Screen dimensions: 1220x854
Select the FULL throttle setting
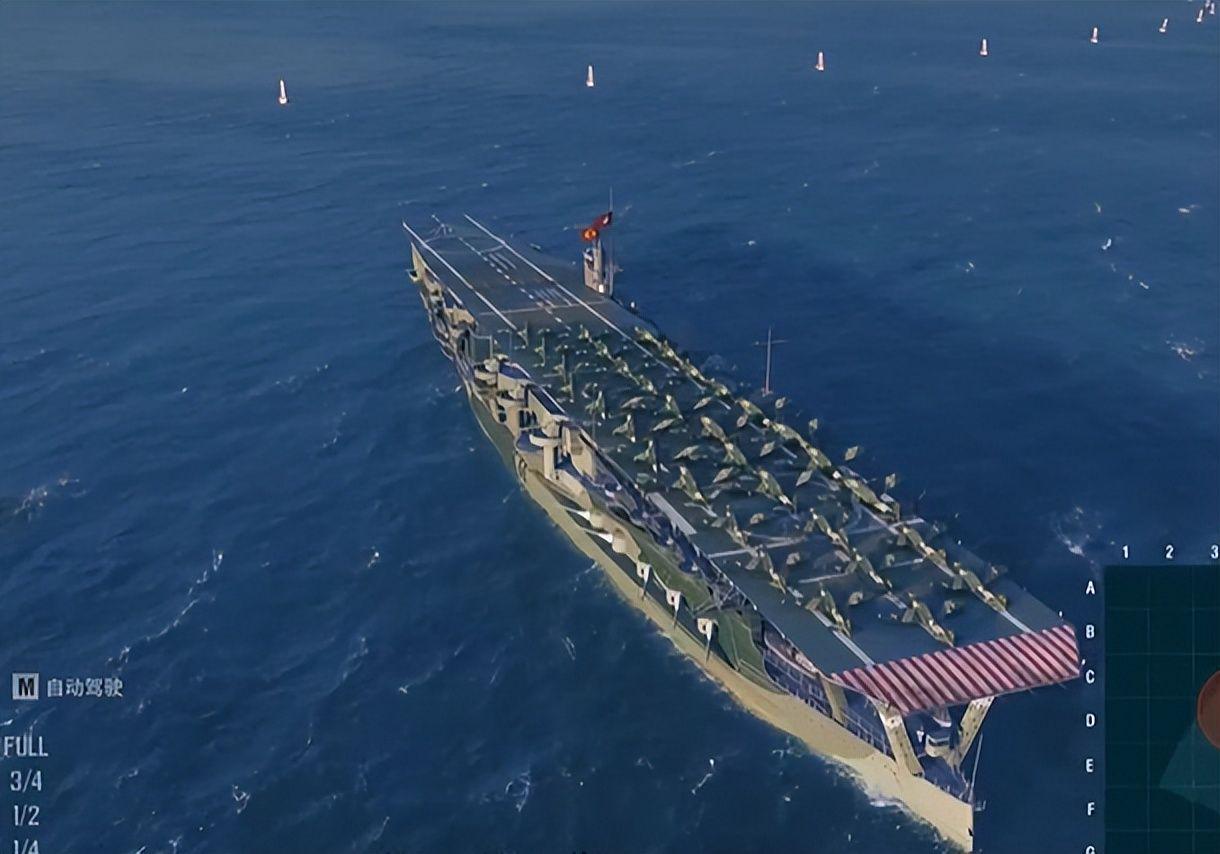click(25, 747)
